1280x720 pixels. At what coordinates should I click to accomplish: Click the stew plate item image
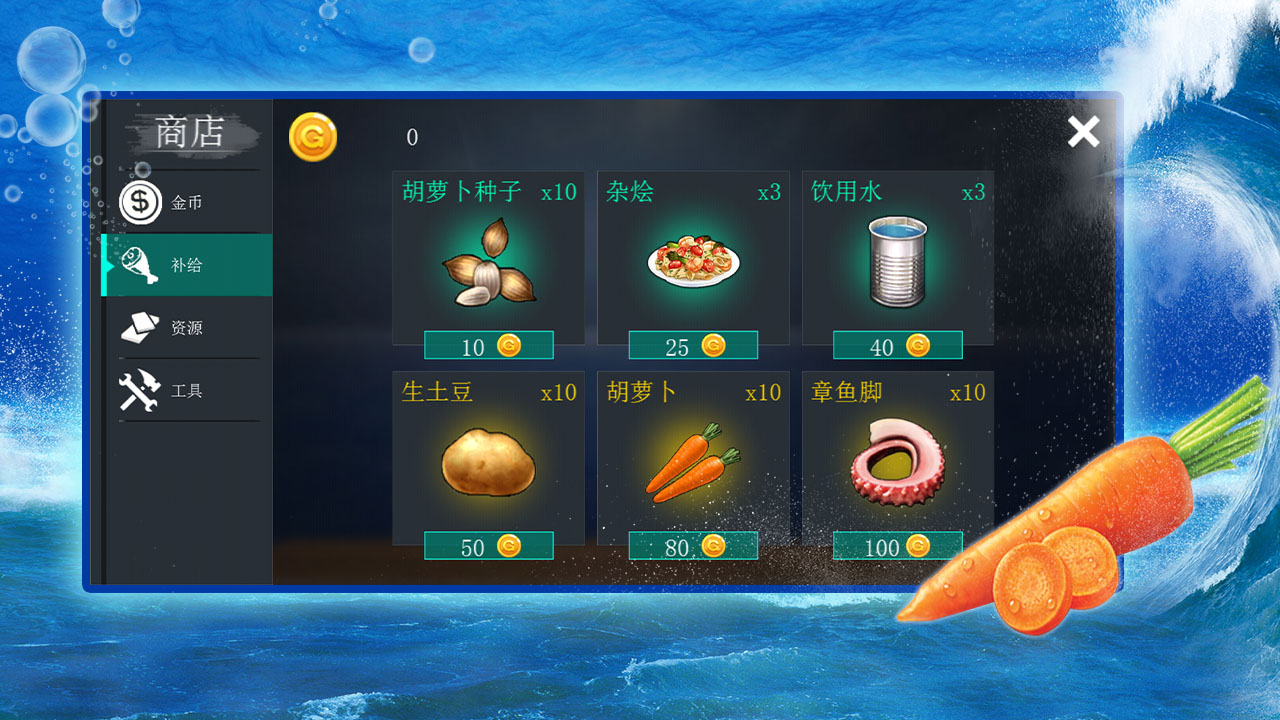(x=692, y=263)
